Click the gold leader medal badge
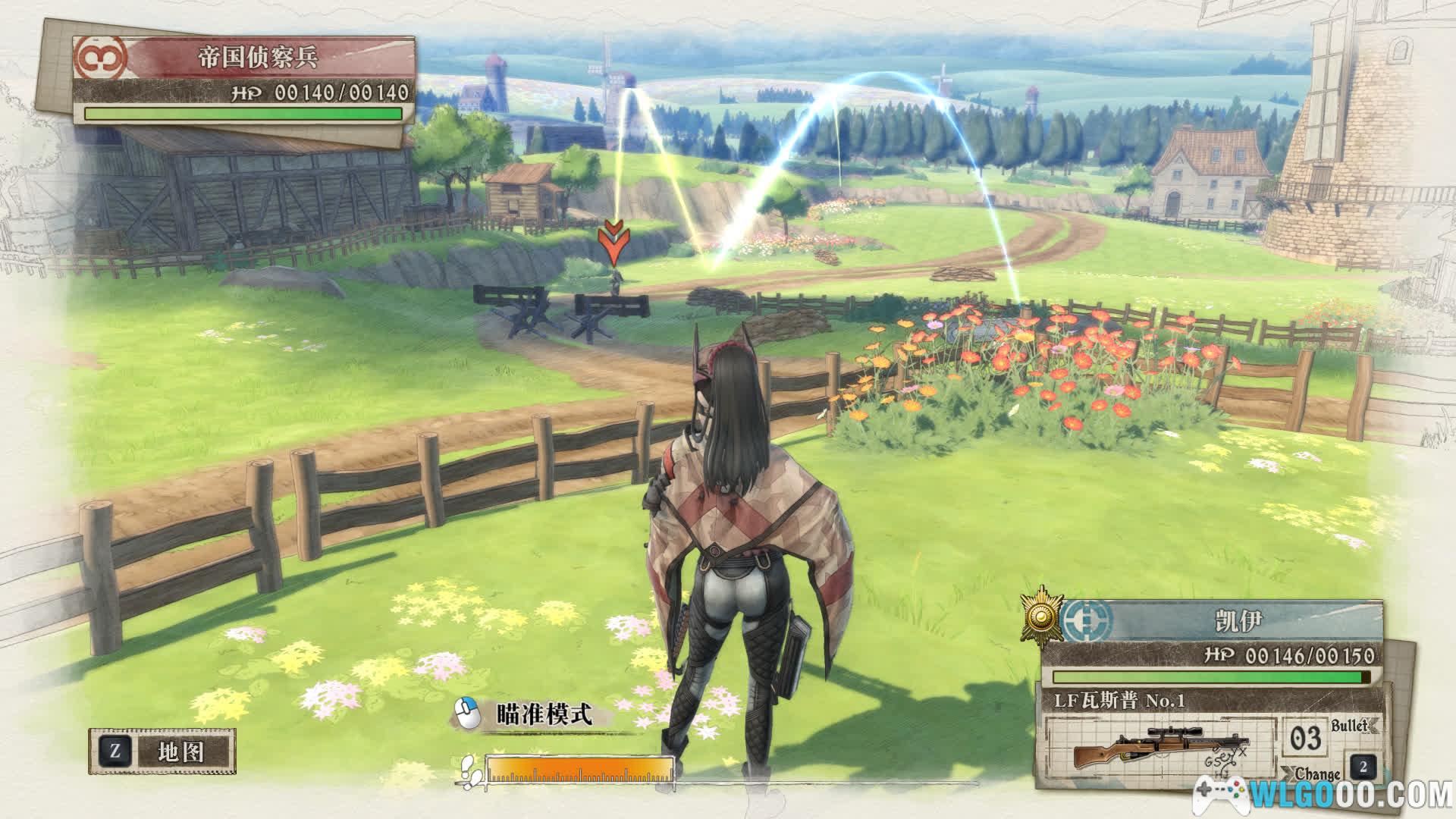The height and width of the screenshot is (819, 1456). click(1041, 615)
